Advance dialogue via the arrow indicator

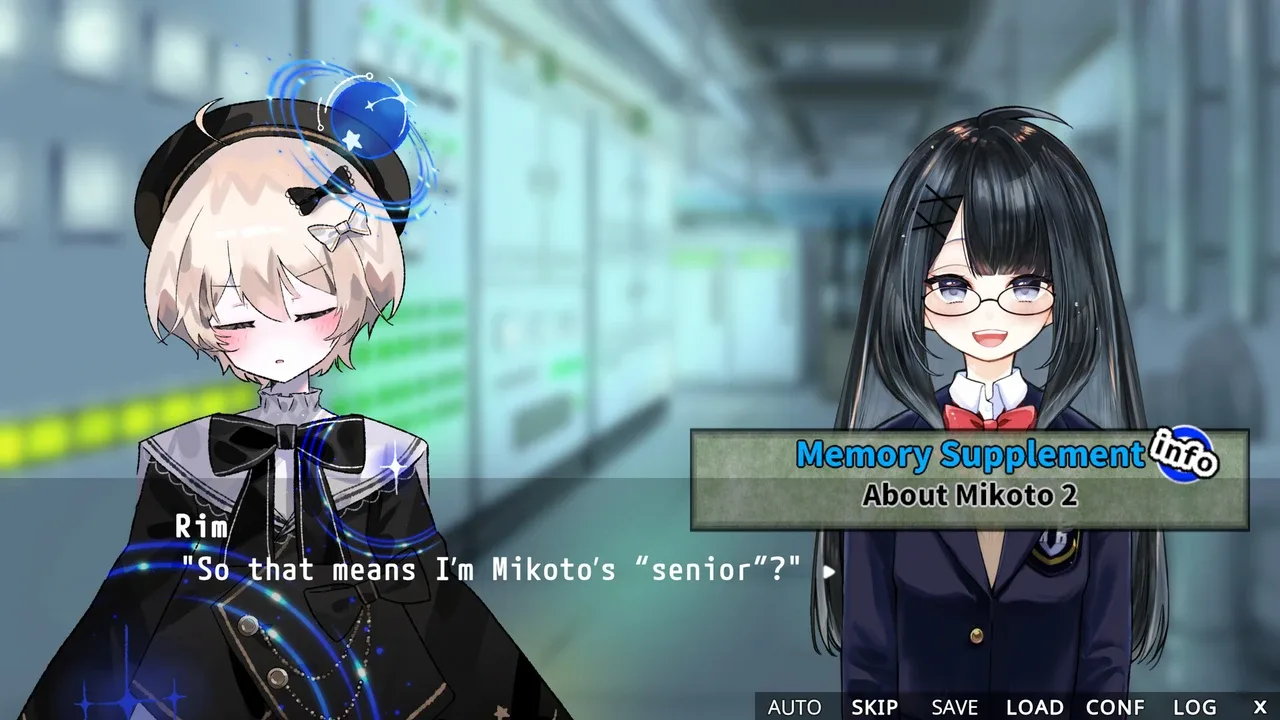click(x=828, y=572)
